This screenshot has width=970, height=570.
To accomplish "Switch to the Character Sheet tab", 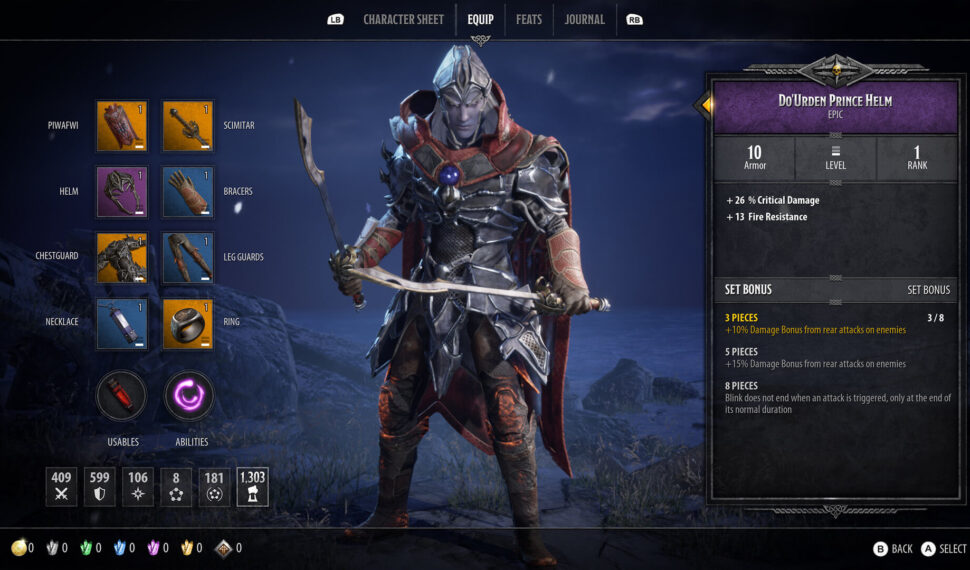I will coord(403,19).
